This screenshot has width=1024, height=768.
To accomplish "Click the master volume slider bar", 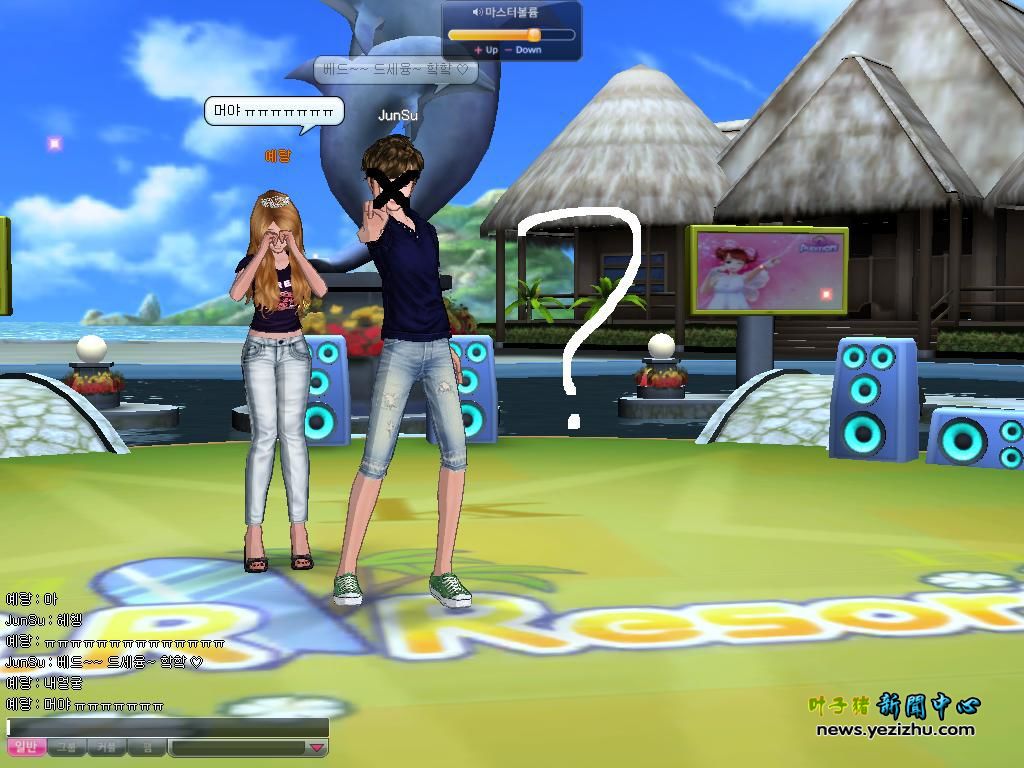I will point(511,34).
